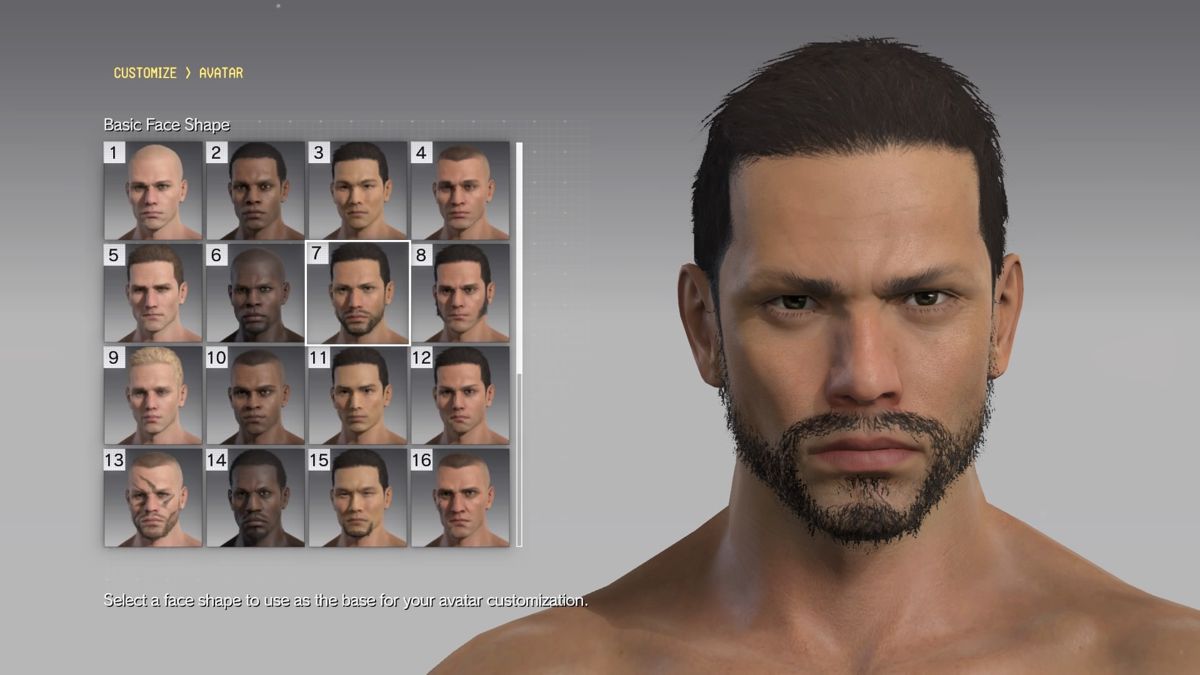Screen dimensions: 1200x675
Task: Choose face shape number 5
Action: coord(153,293)
